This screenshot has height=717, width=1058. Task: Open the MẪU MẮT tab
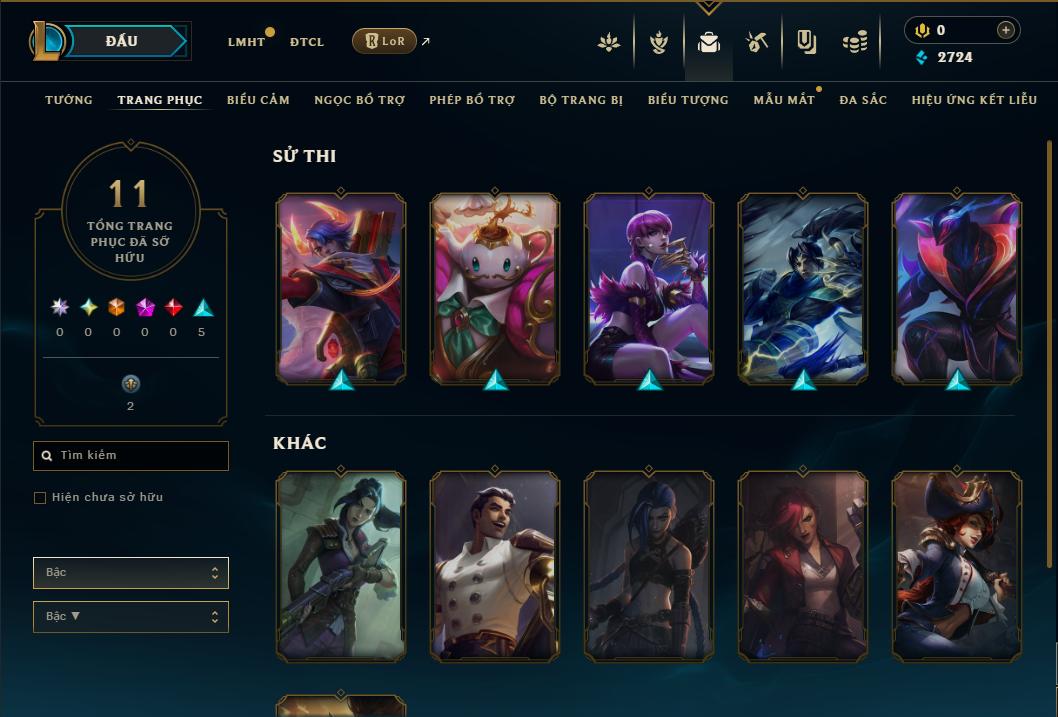click(x=784, y=100)
